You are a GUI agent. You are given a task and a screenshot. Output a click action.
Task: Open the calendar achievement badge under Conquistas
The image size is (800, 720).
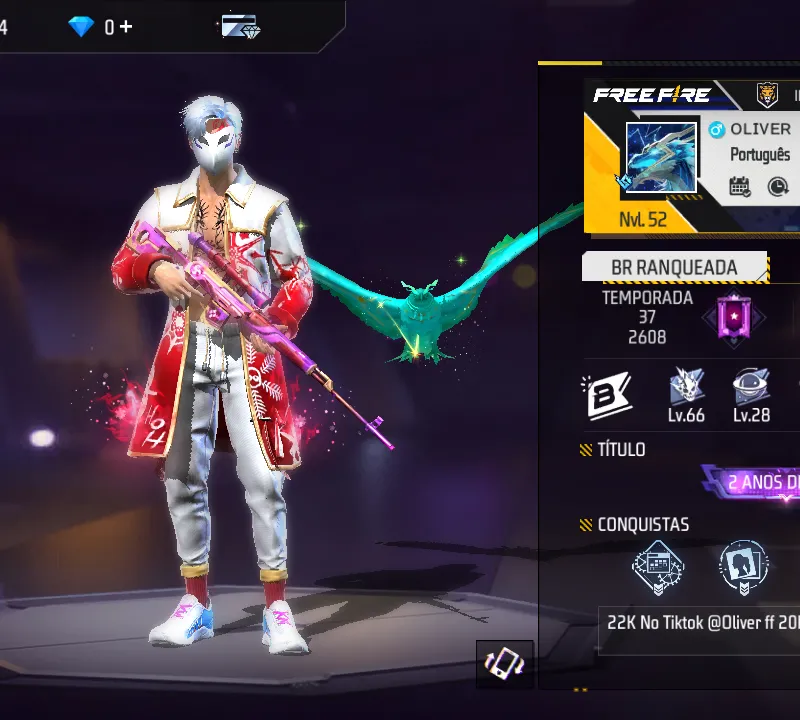click(x=658, y=567)
